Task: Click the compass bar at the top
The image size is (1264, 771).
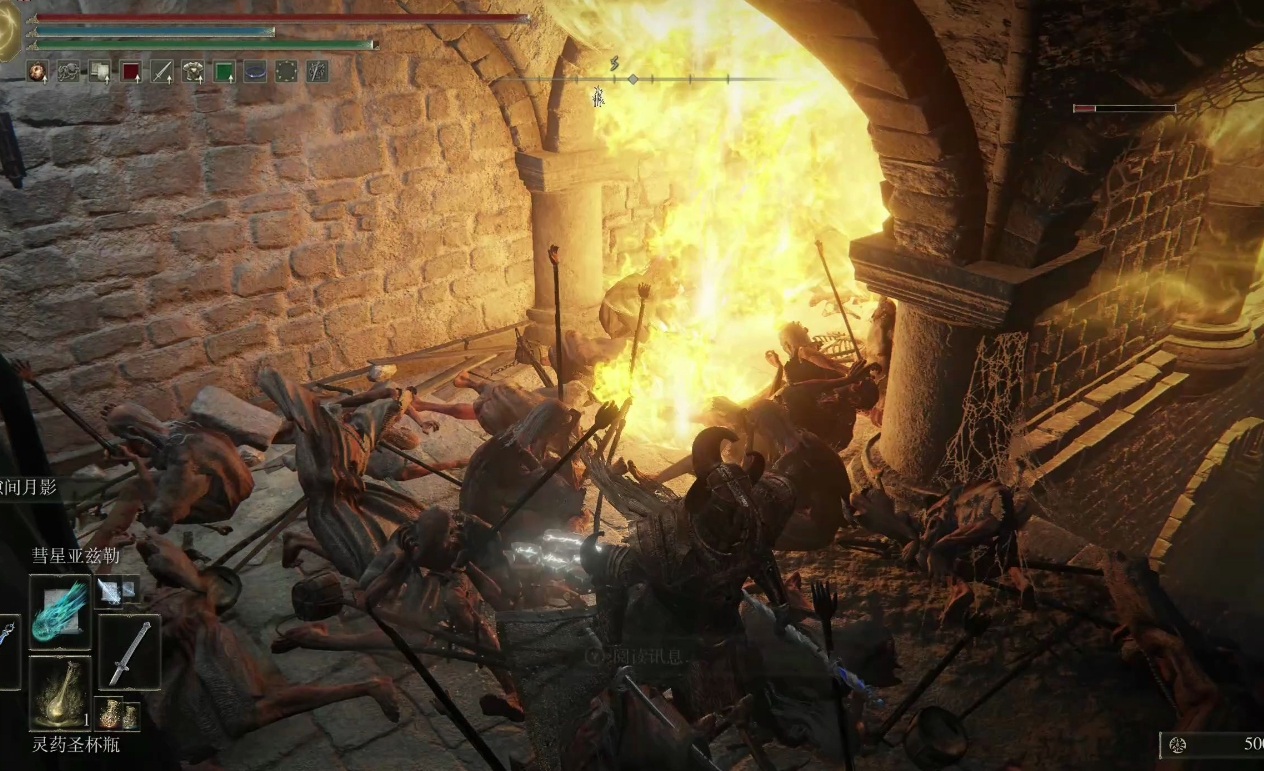Action: 632,78
